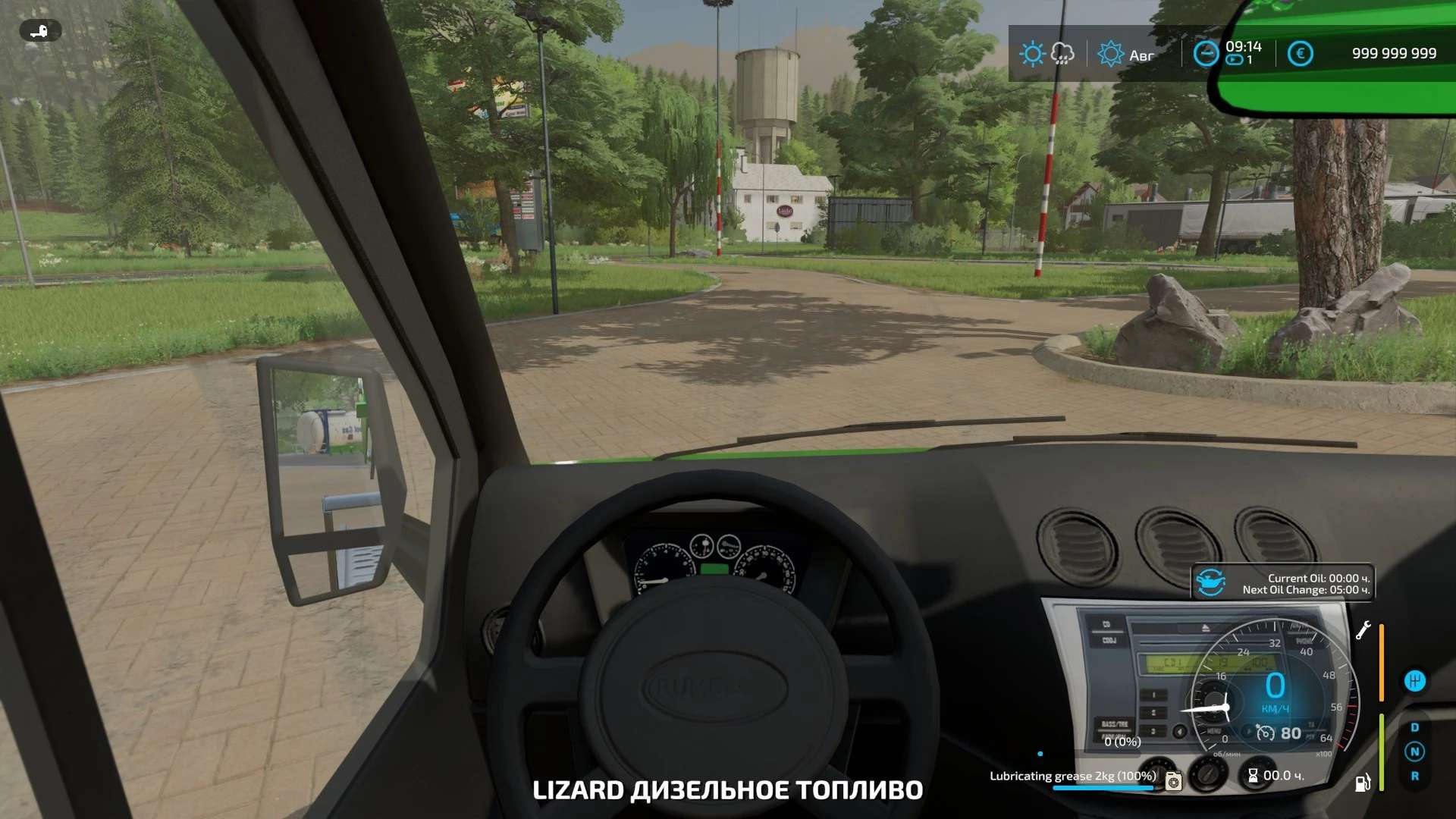Click the game clock icon
This screenshot has width=1456, height=819.
point(1205,54)
